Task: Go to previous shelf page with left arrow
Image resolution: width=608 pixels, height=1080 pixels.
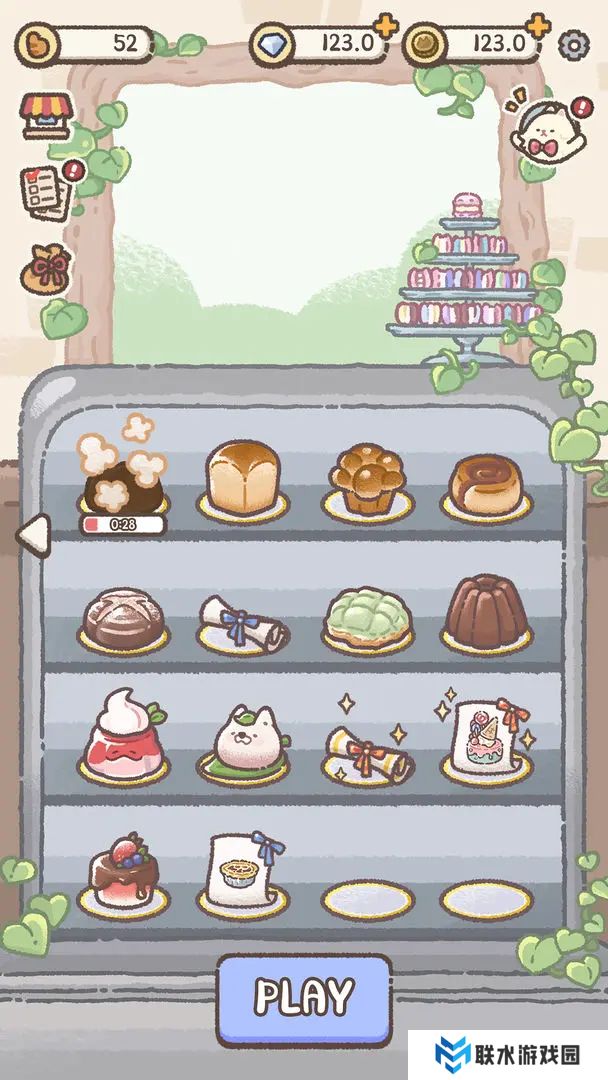Action: coord(33,535)
